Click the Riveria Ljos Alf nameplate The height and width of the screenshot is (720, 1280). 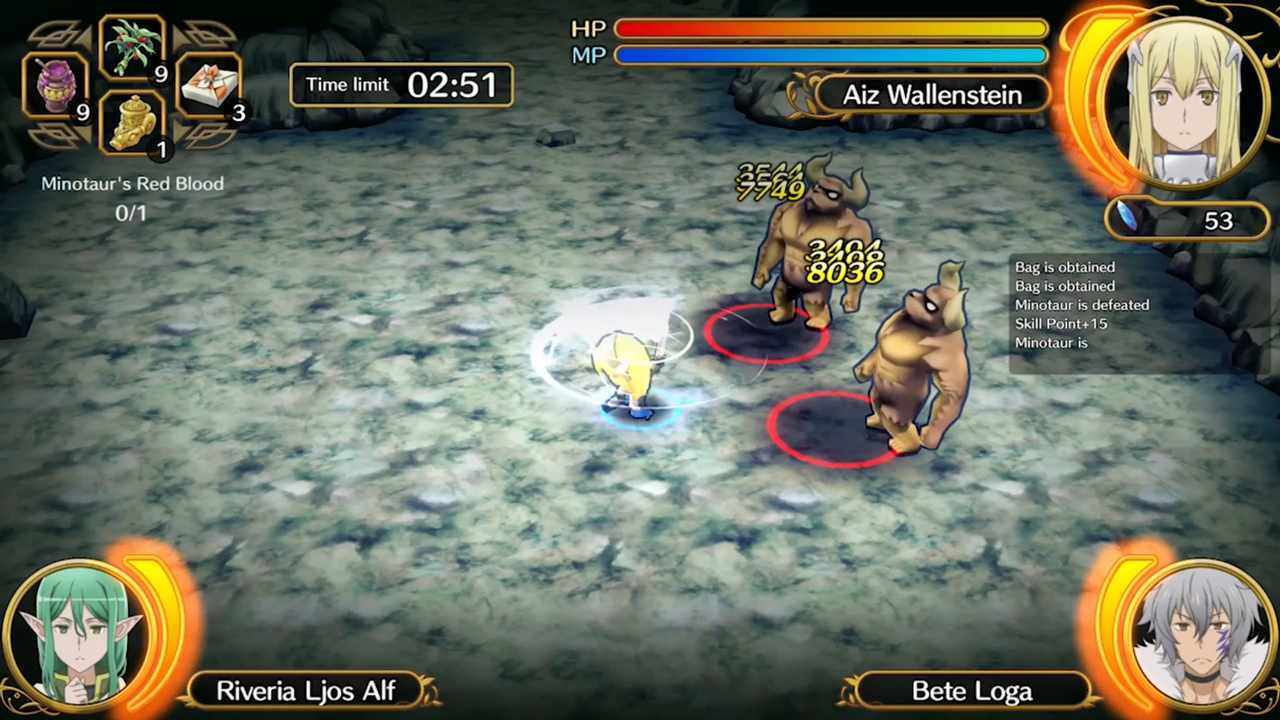(x=307, y=690)
